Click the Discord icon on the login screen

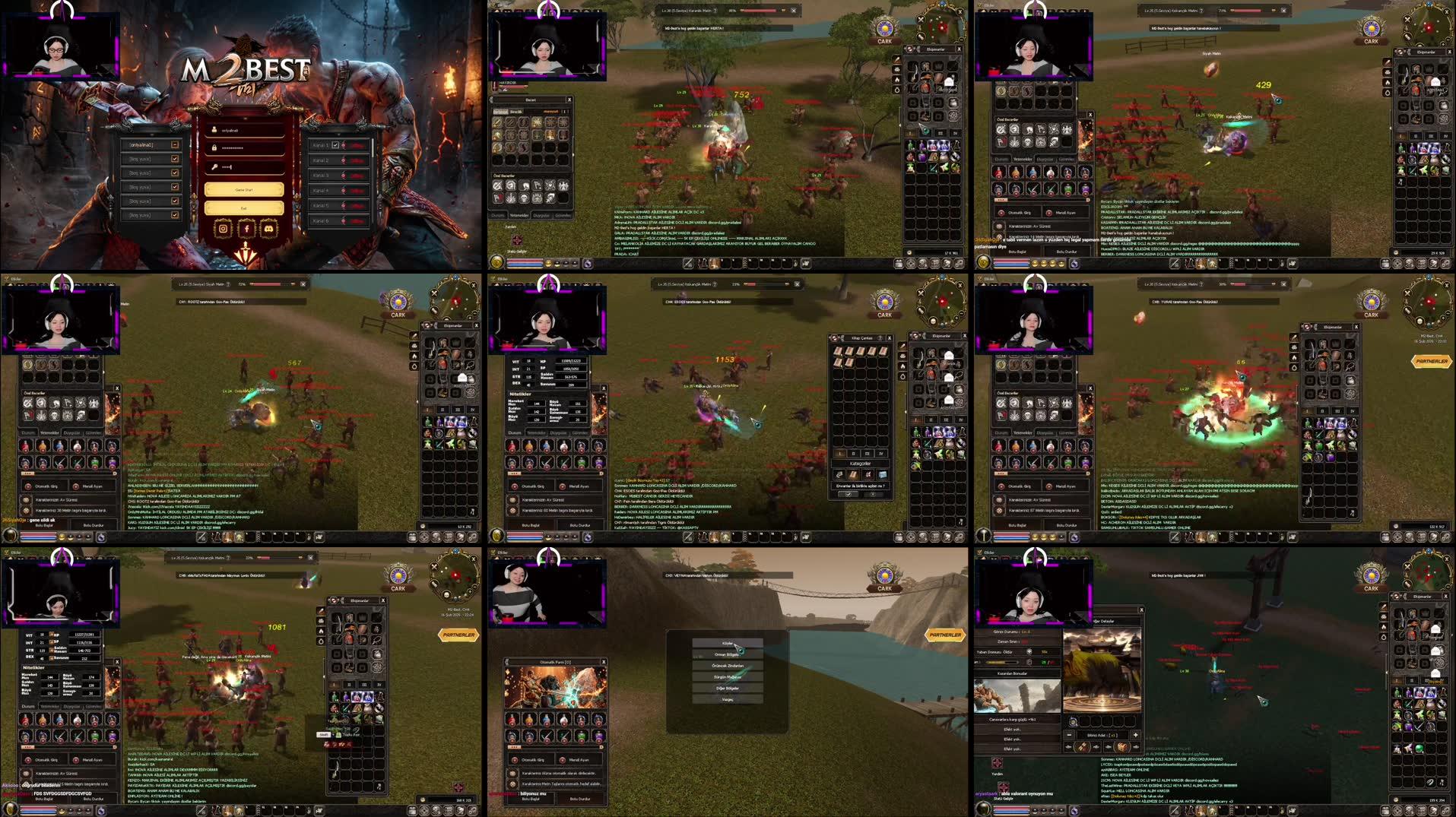pyautogui.click(x=270, y=230)
